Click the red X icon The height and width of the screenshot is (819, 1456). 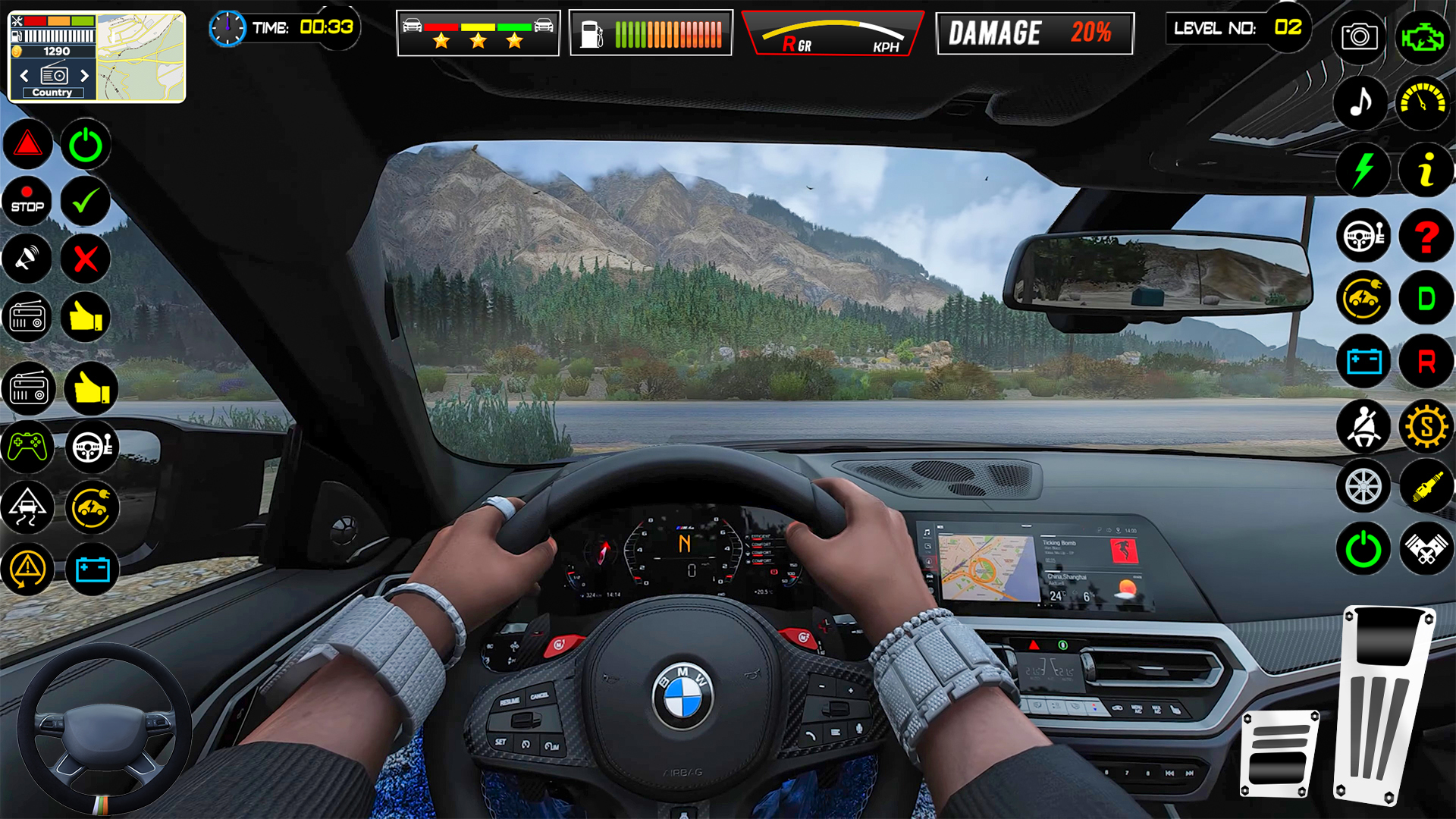click(86, 259)
